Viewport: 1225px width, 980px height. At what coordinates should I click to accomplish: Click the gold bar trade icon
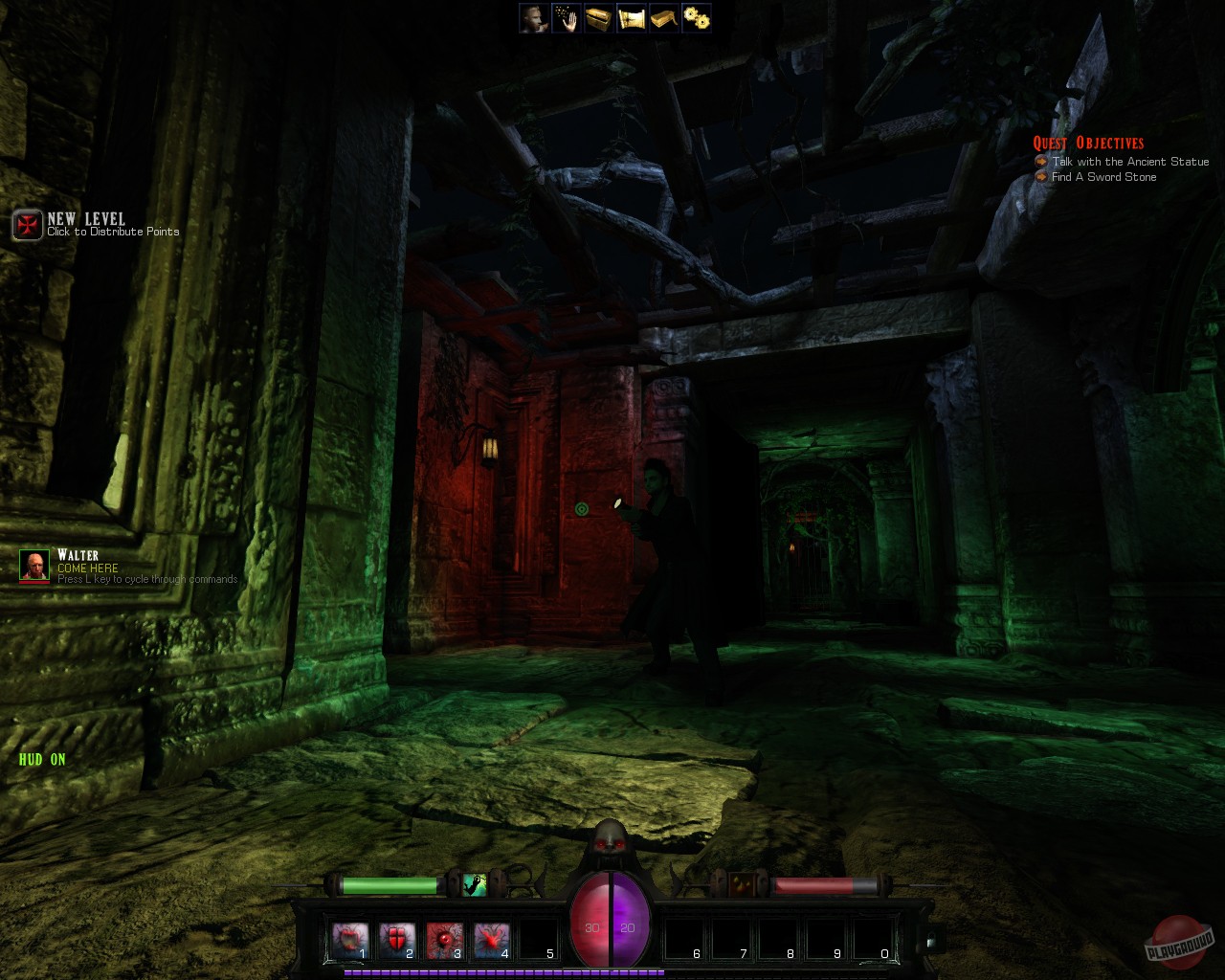coord(663,17)
